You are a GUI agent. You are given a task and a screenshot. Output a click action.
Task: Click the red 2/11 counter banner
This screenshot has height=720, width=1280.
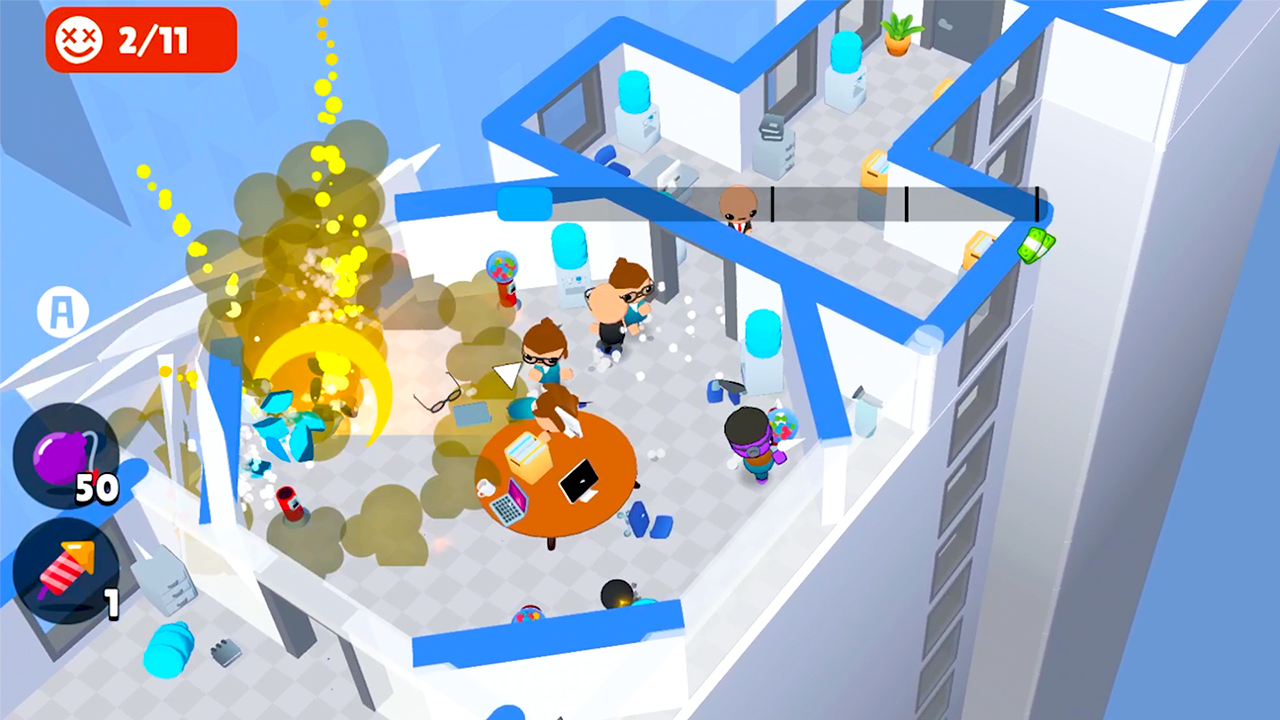coord(140,40)
